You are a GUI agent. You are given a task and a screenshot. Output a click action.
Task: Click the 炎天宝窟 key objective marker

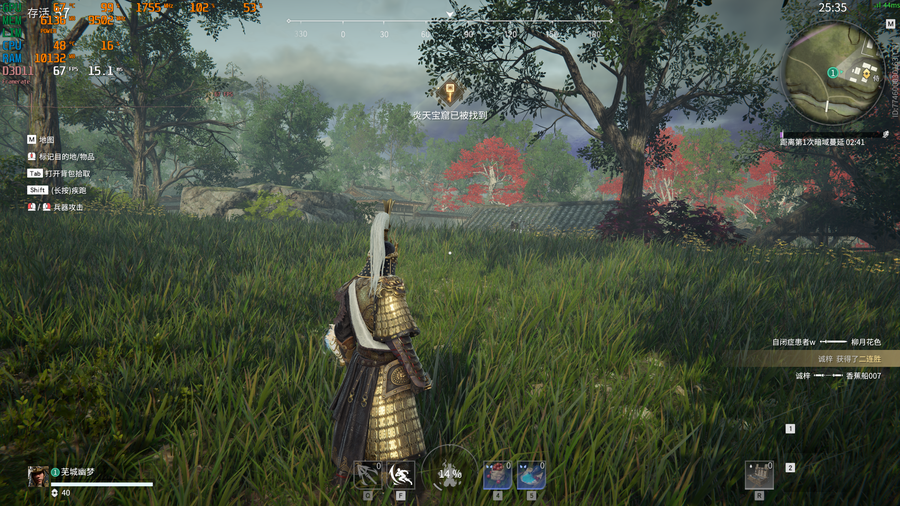coord(450,93)
